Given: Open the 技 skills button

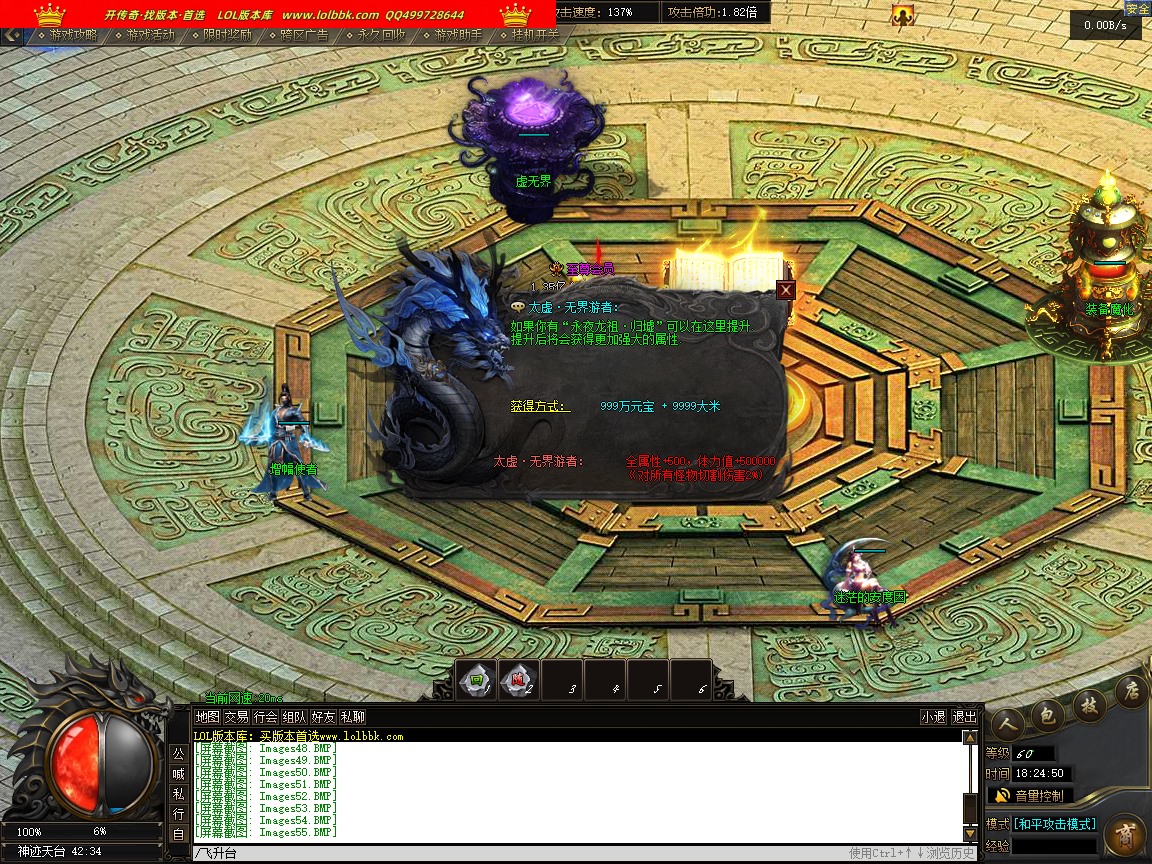Looking at the screenshot, I should (1090, 704).
